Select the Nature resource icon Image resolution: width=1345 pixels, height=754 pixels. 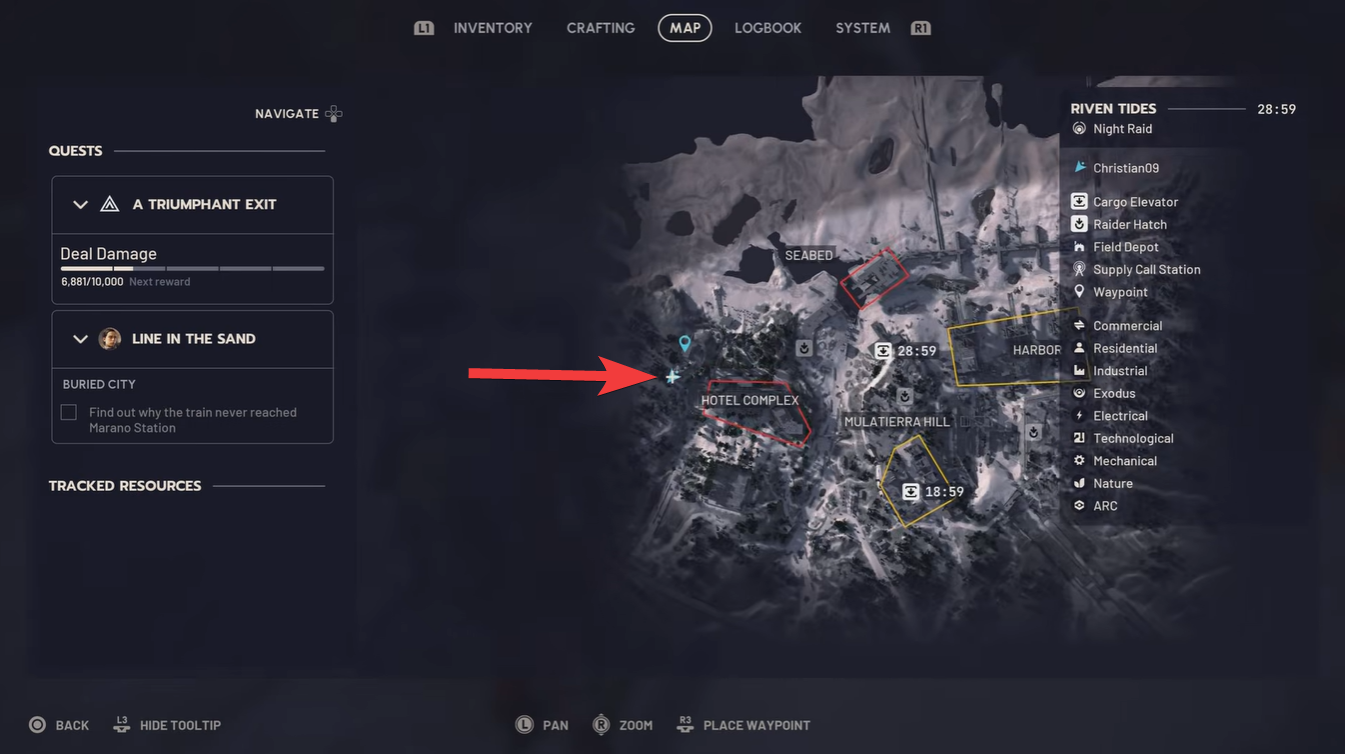[x=1078, y=483]
